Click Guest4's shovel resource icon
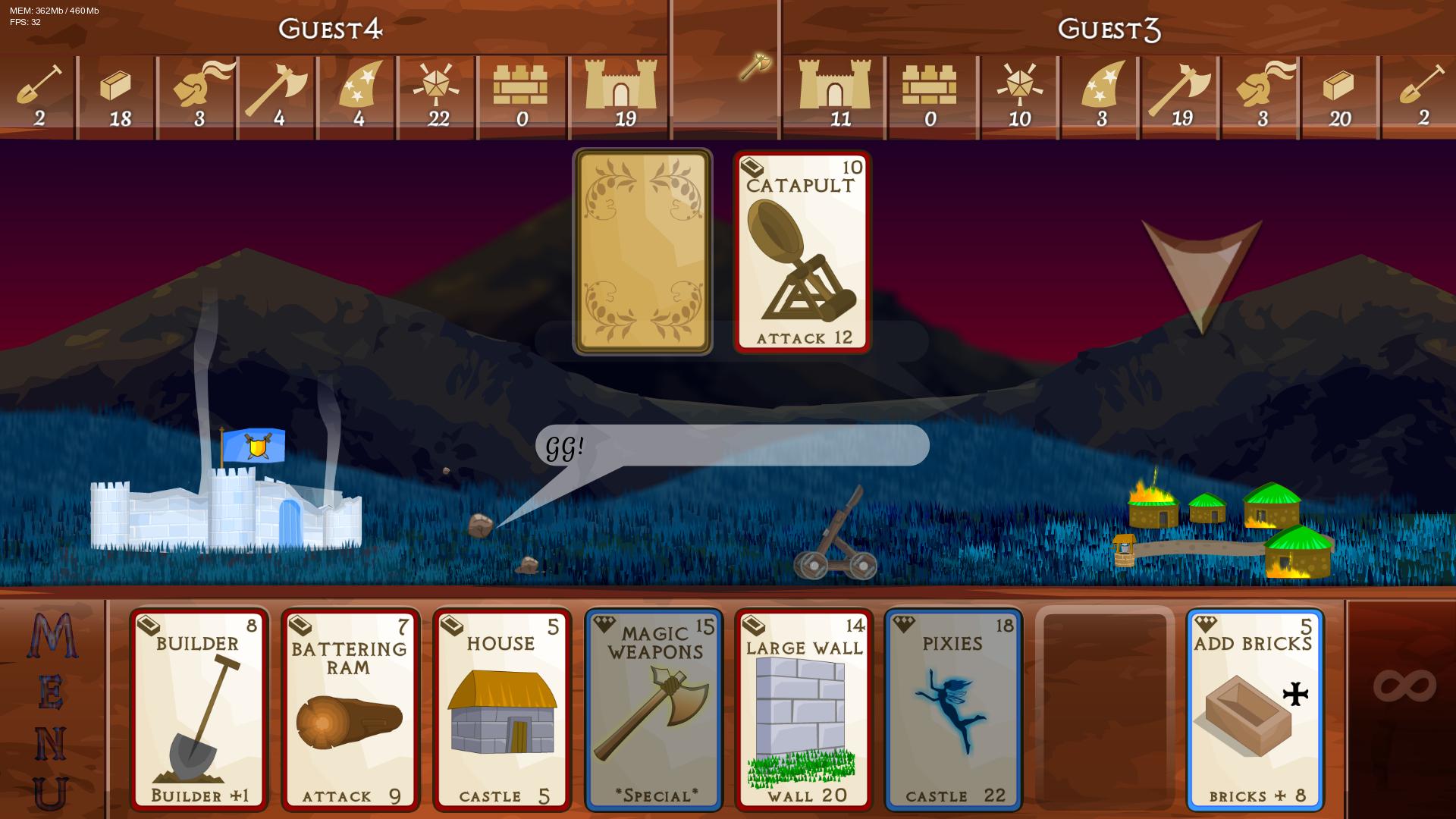Screen dimensions: 1456x819 [x=38, y=87]
